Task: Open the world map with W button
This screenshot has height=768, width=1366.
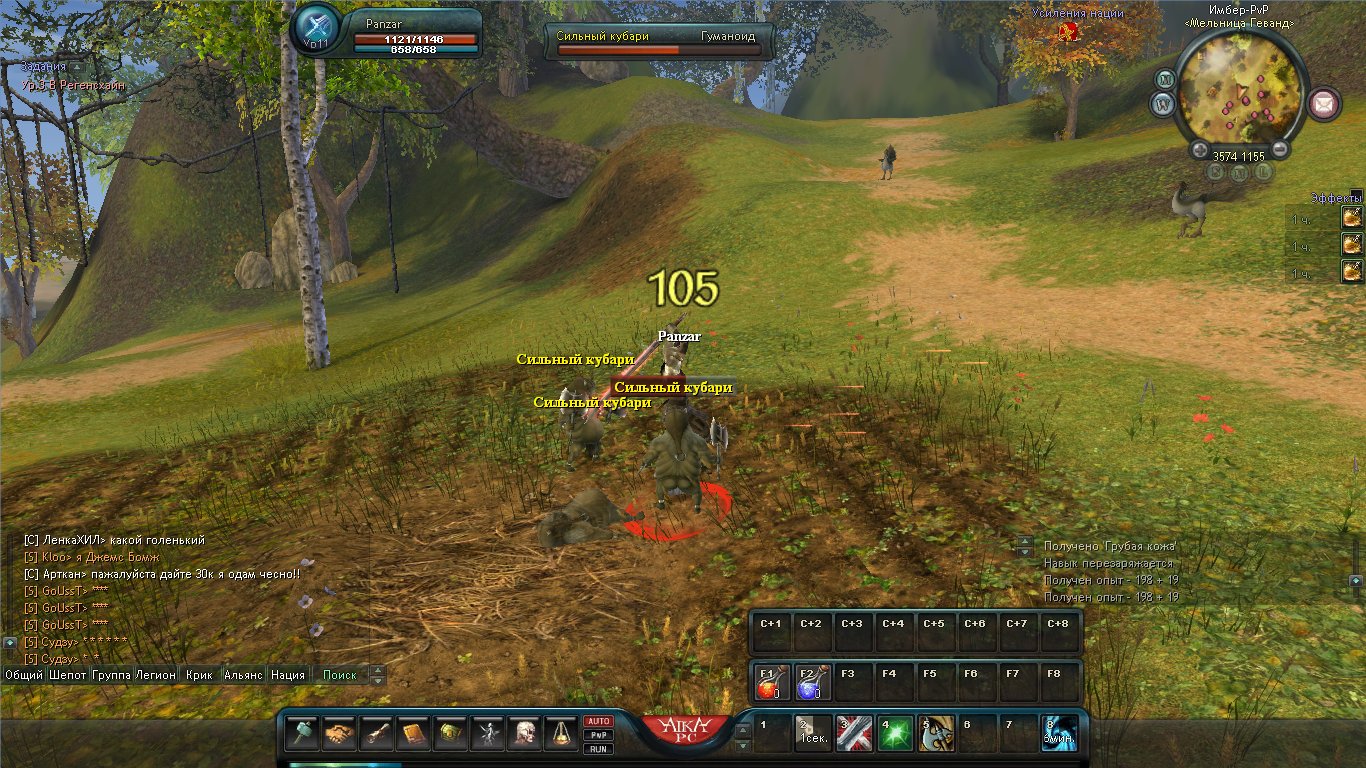Action: [1162, 103]
